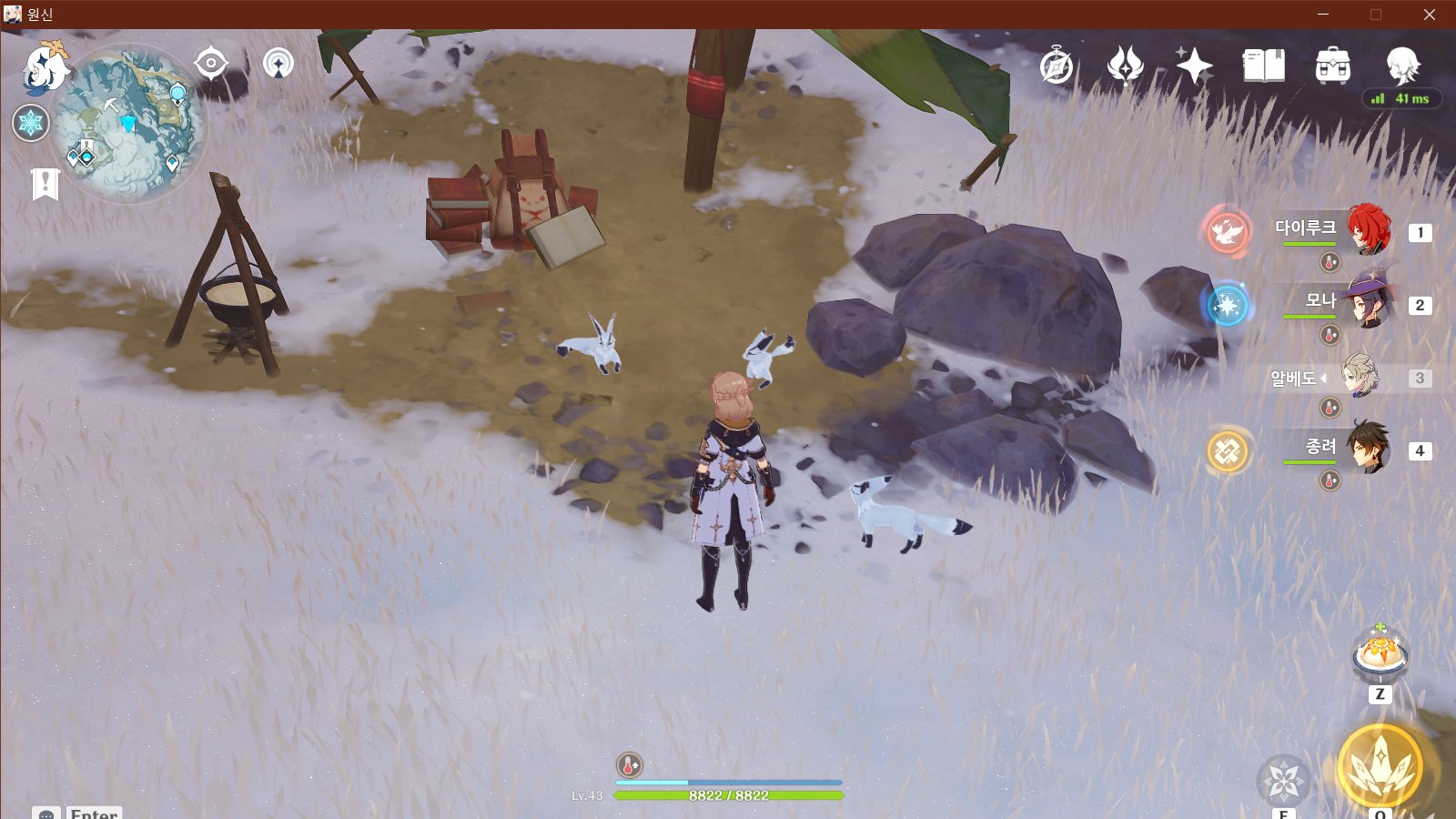This screenshot has width=1456, height=819.
Task: Open the quest exclamation bookmark icon
Action: tap(45, 184)
